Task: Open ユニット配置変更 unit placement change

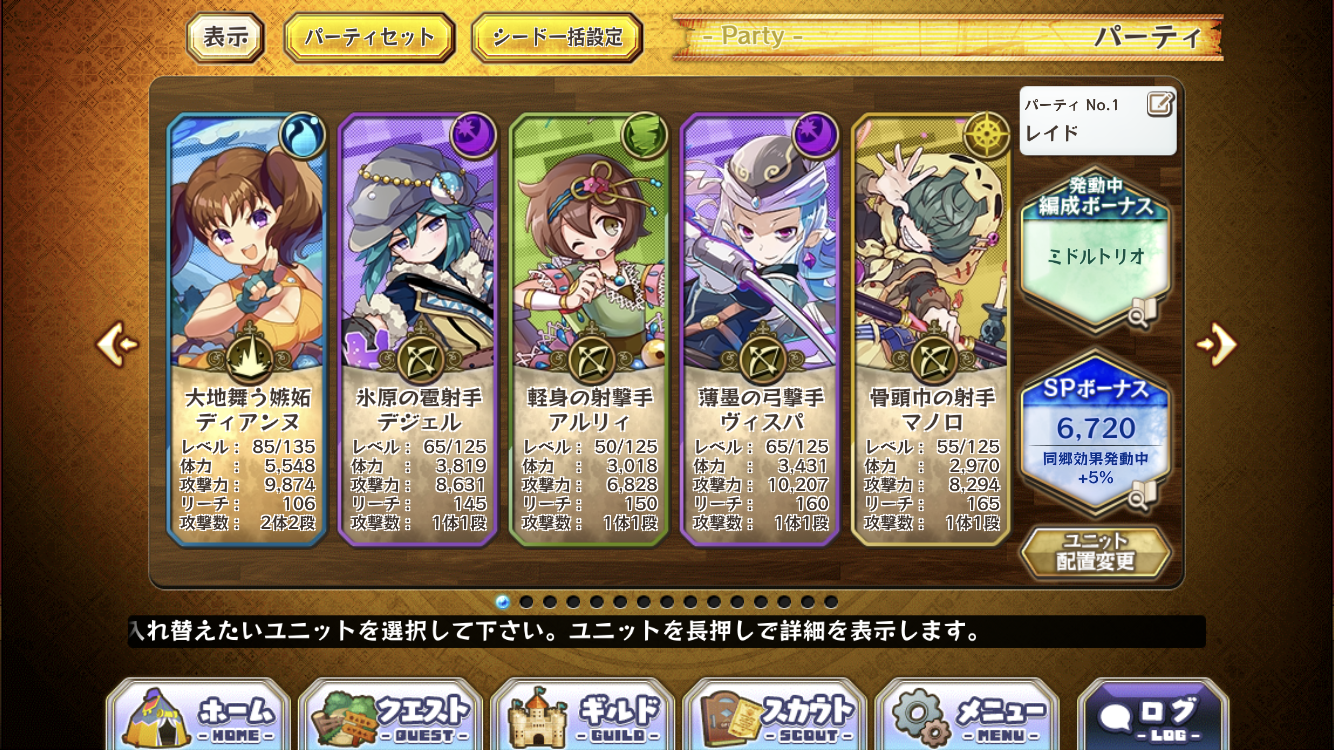Action: pyautogui.click(x=1096, y=552)
